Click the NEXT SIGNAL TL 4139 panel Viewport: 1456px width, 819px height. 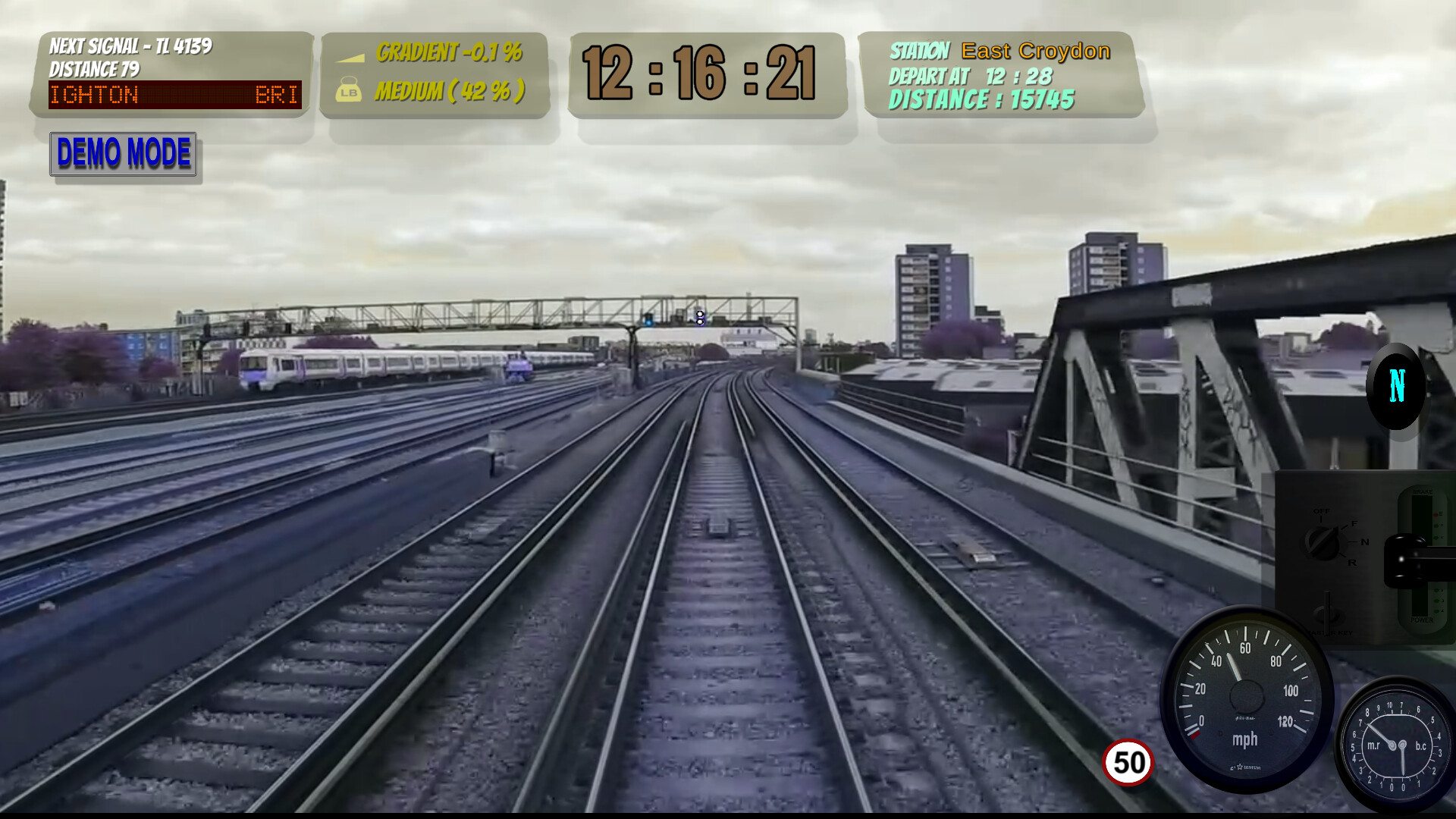click(133, 45)
